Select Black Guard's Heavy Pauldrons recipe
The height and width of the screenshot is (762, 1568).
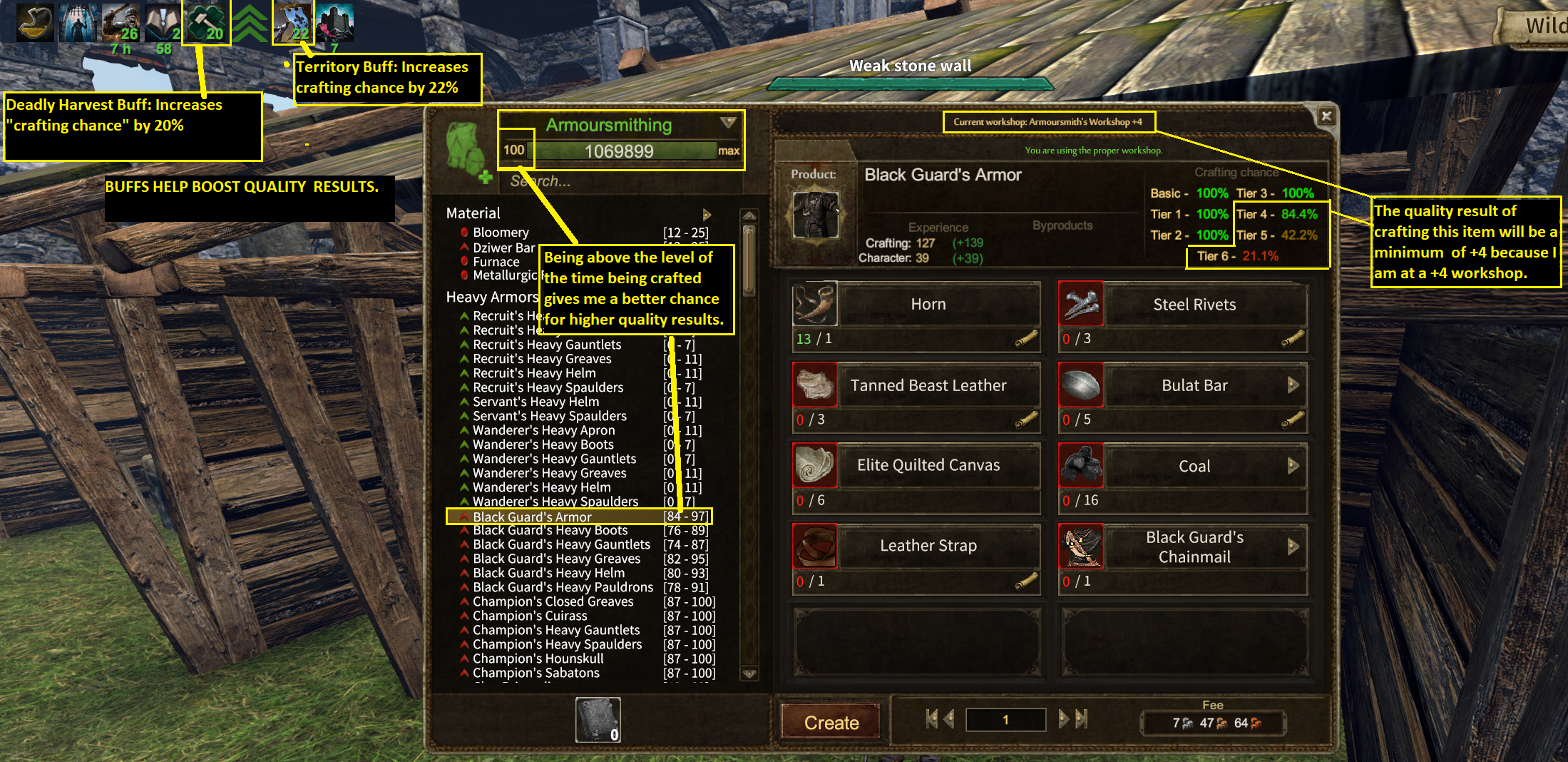563,587
